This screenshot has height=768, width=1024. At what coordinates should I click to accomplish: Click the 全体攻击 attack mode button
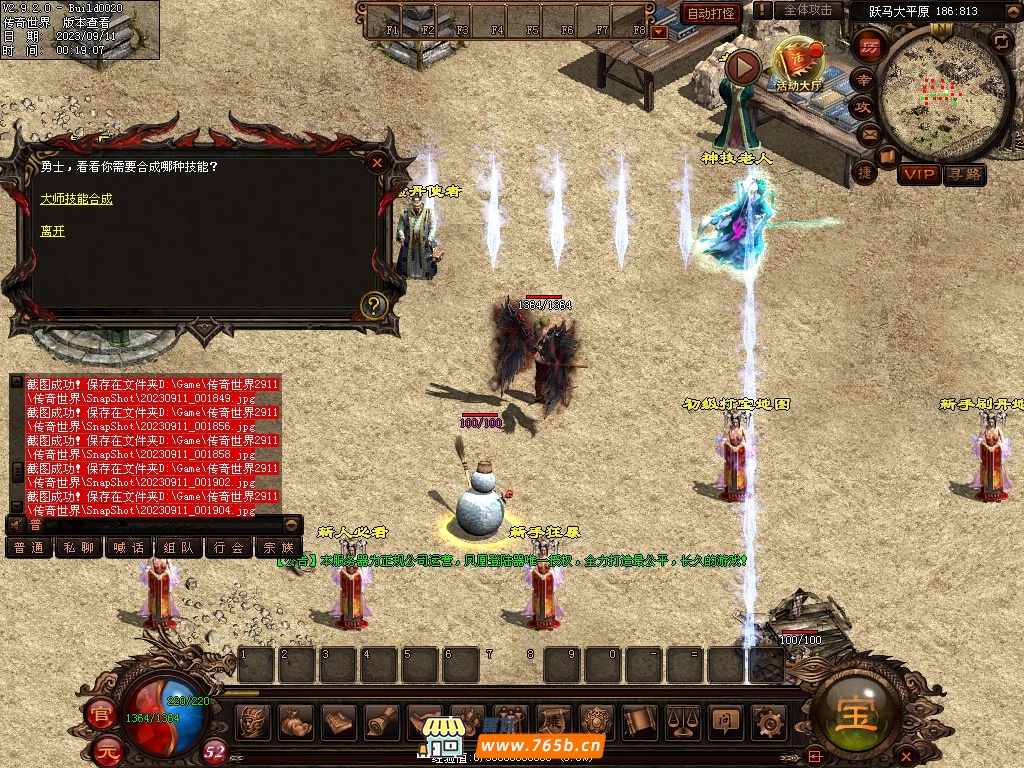(807, 10)
